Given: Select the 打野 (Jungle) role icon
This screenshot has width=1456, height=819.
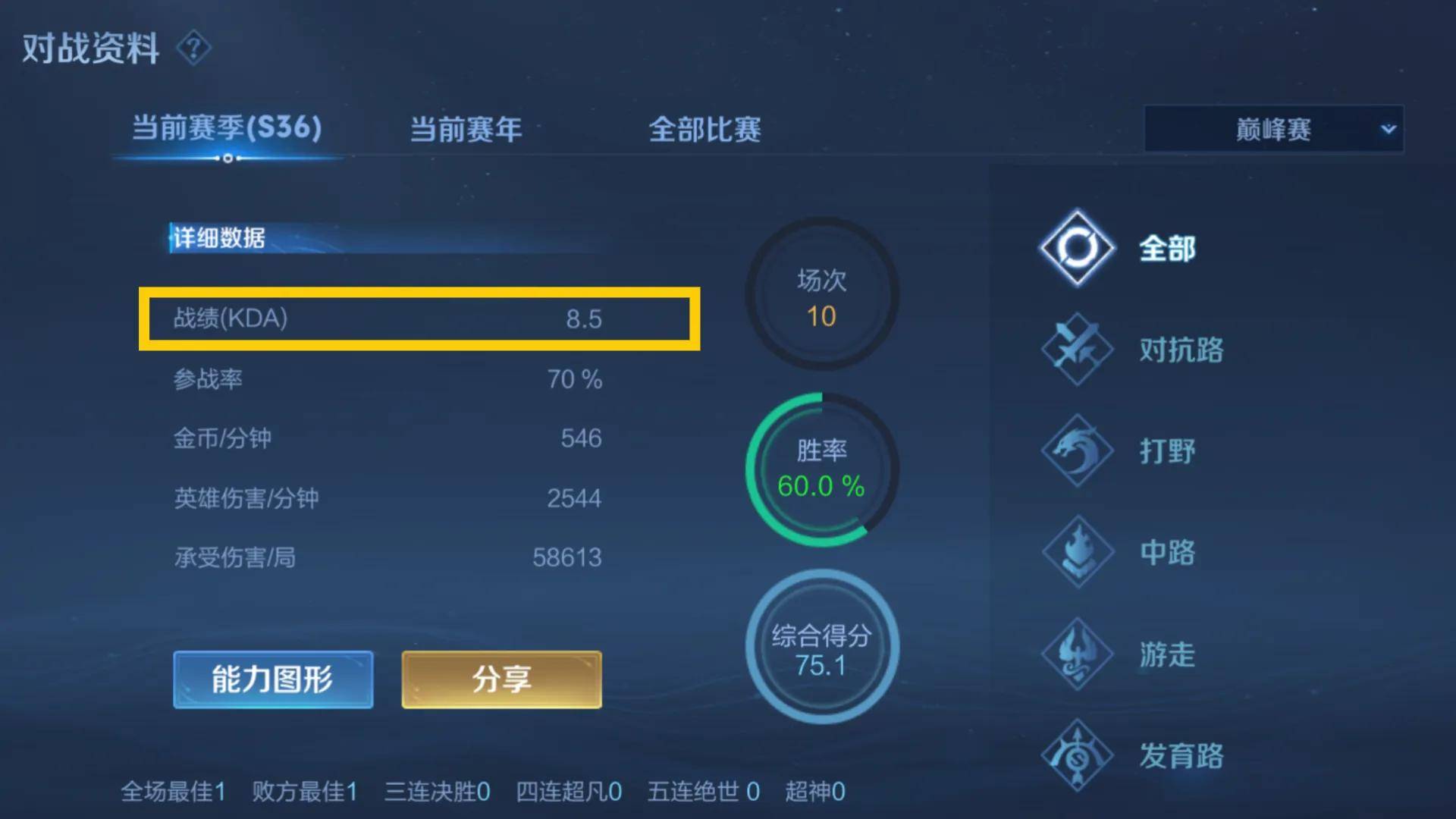Looking at the screenshot, I should [x=1076, y=451].
